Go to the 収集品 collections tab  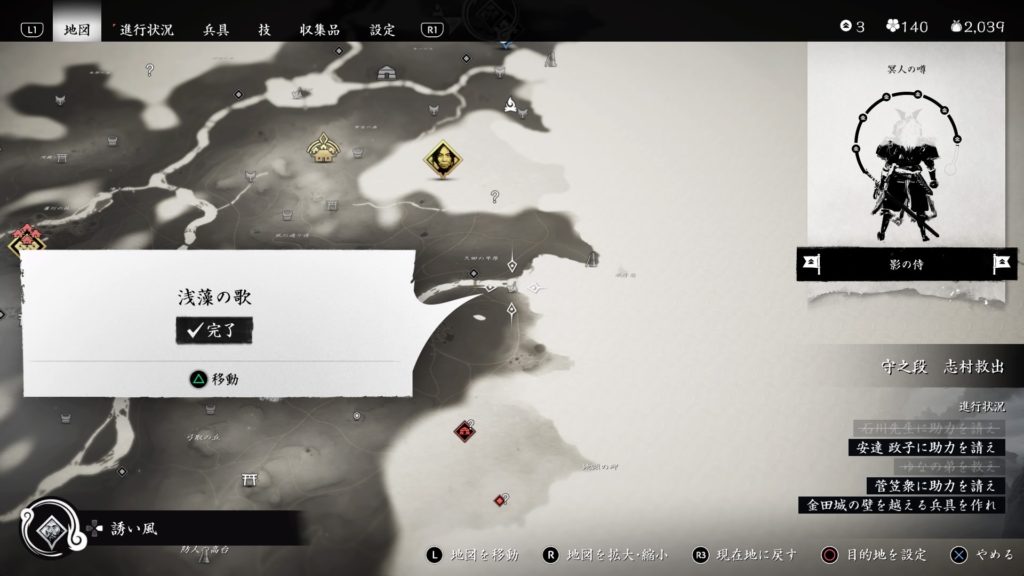pyautogui.click(x=322, y=30)
